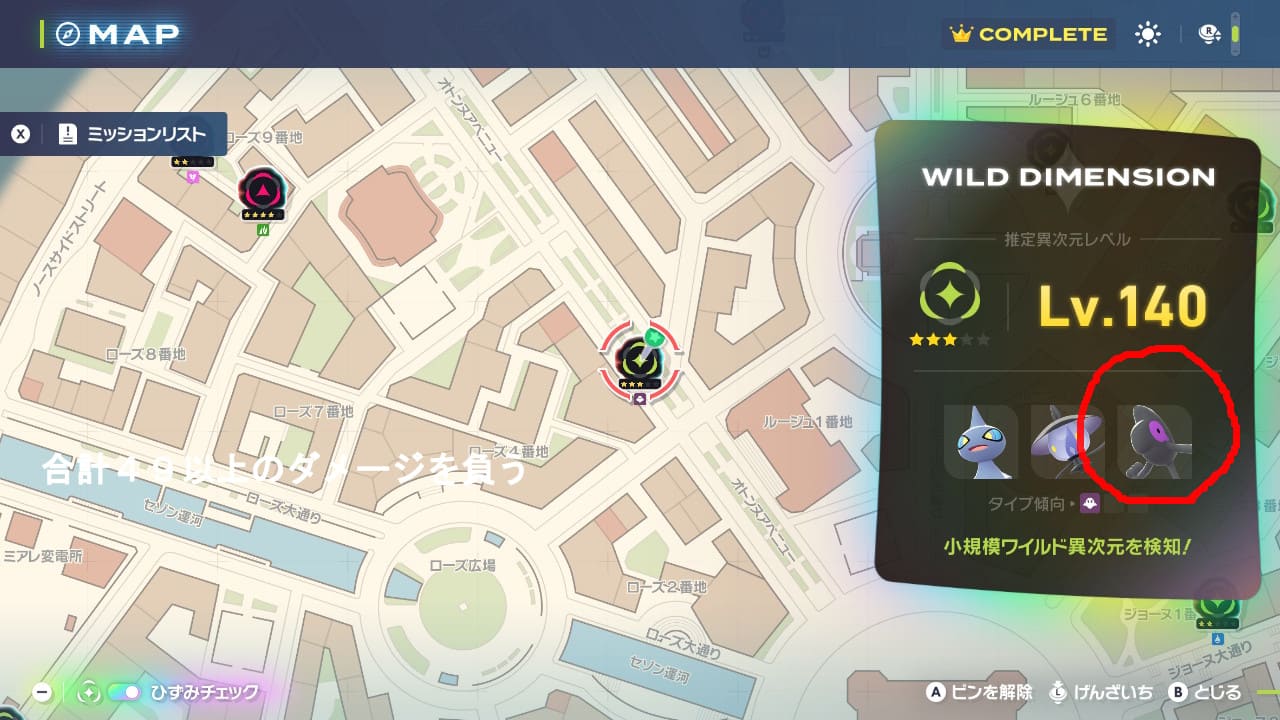The width and height of the screenshot is (1280, 720).
Task: Select the green two-star marker below the panel
Action: (1217, 606)
